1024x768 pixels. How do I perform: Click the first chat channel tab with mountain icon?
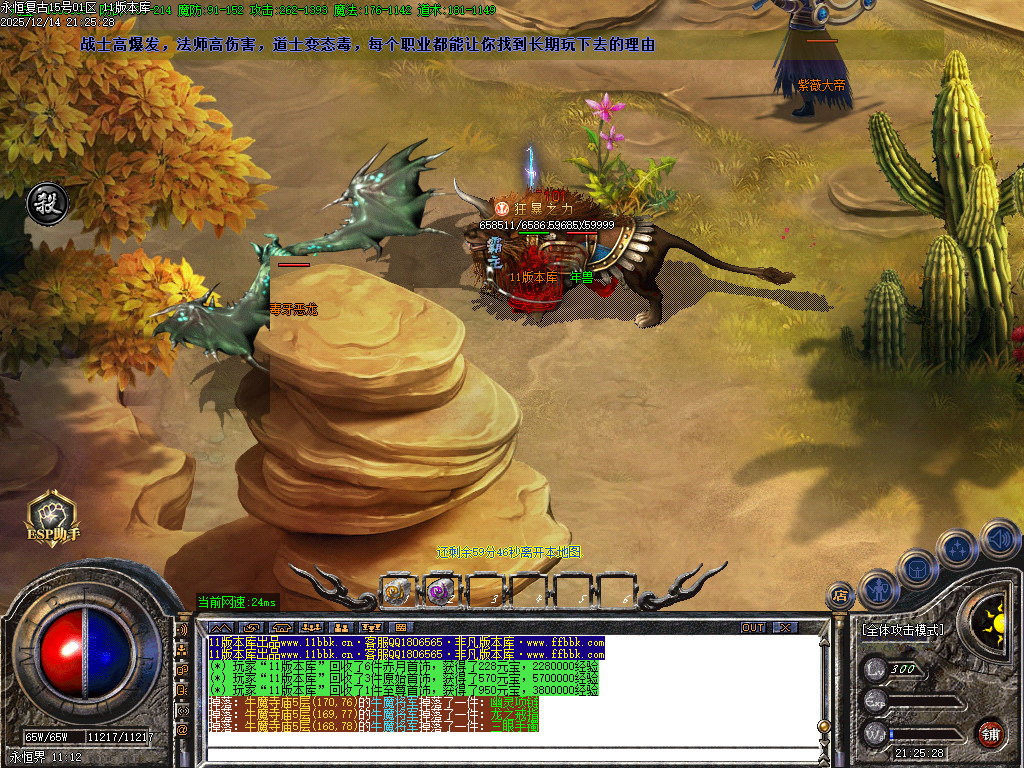[x=220, y=627]
